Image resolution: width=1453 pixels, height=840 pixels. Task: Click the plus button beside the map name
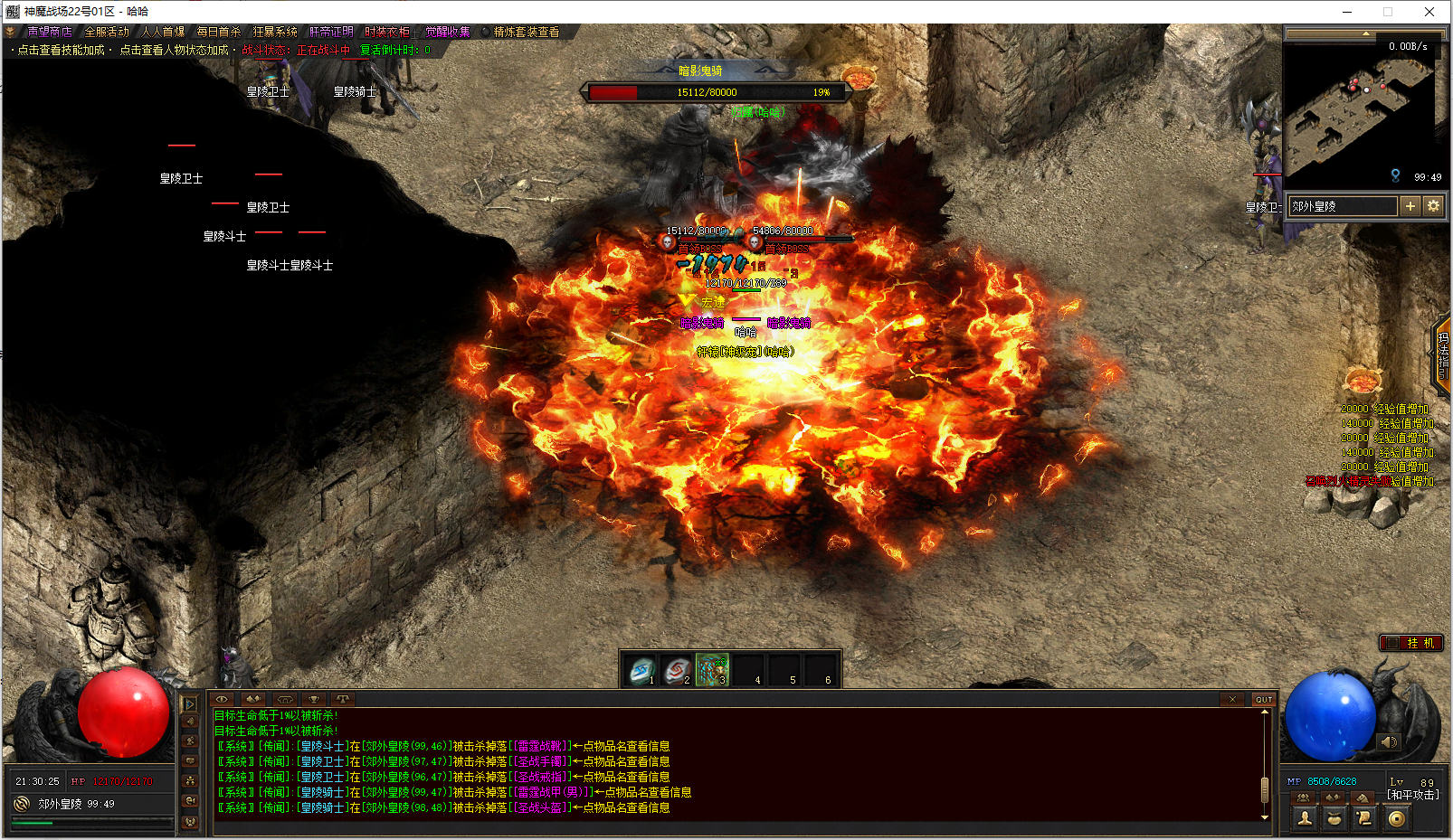pyautogui.click(x=1410, y=206)
